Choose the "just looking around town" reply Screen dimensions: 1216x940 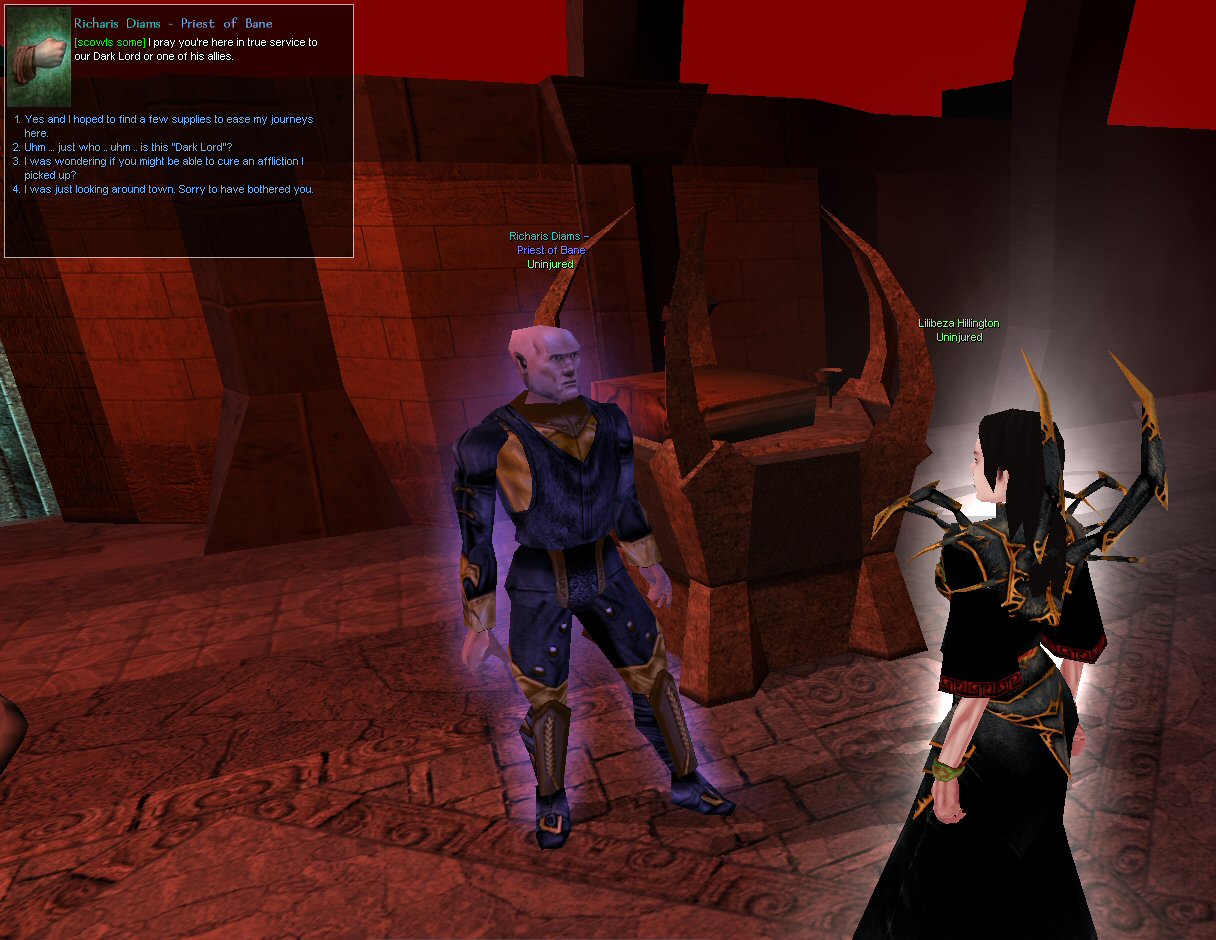168,189
